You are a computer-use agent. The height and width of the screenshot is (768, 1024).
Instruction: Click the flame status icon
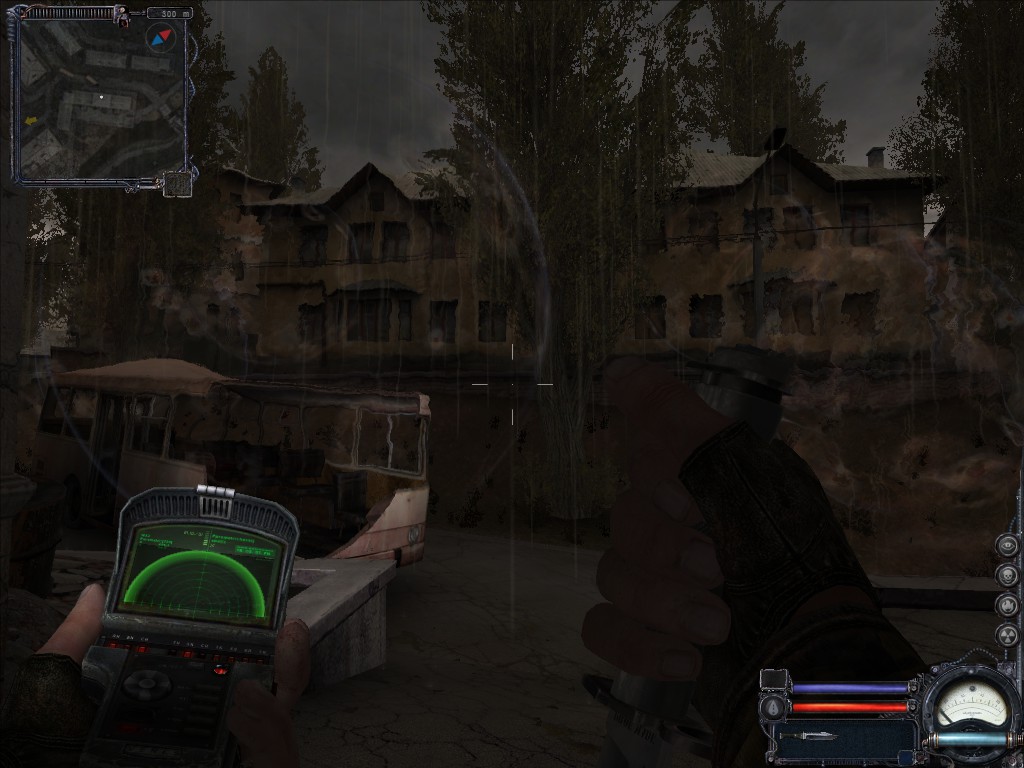(x=1007, y=606)
